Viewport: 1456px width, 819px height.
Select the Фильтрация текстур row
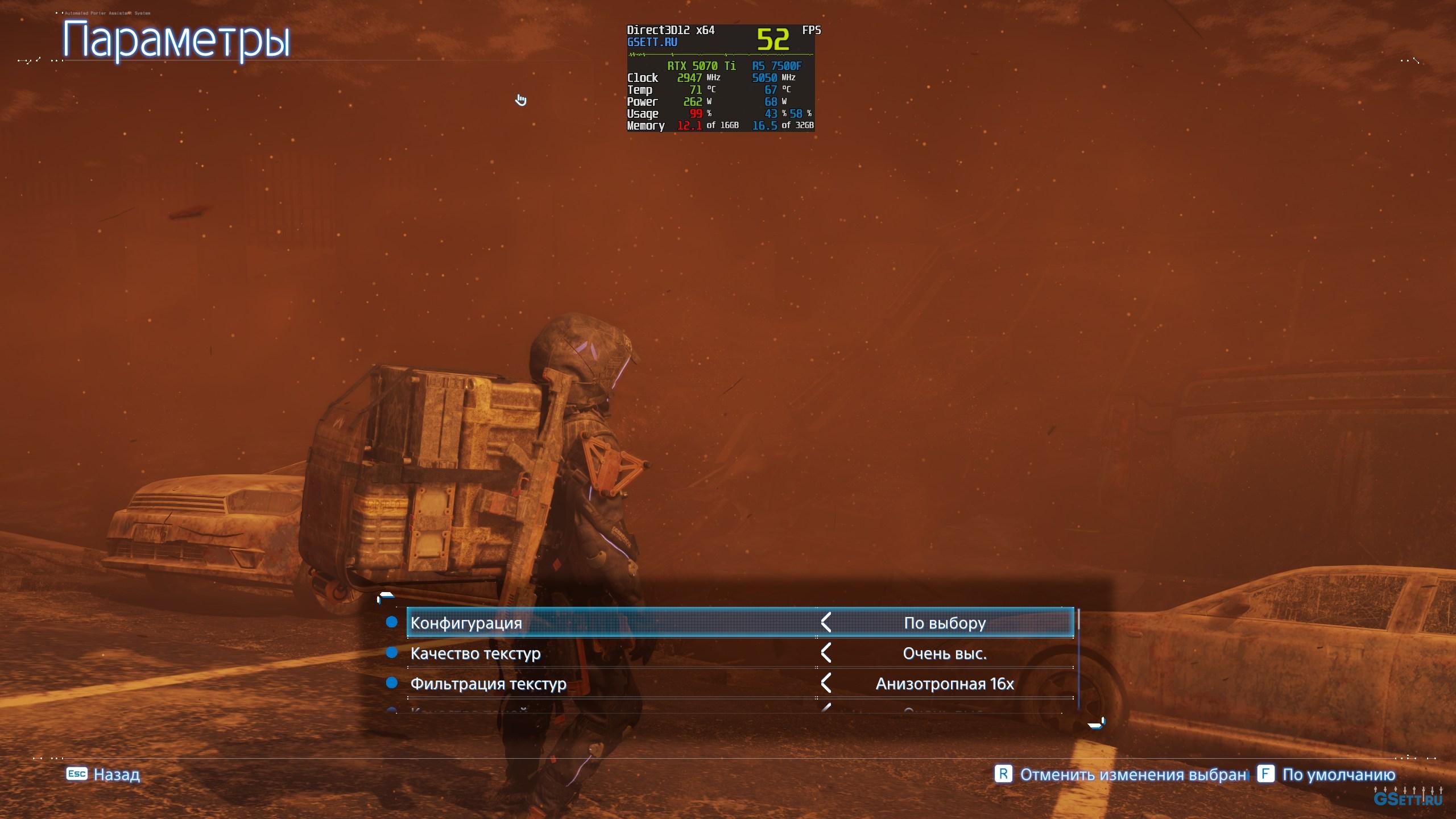(569, 684)
